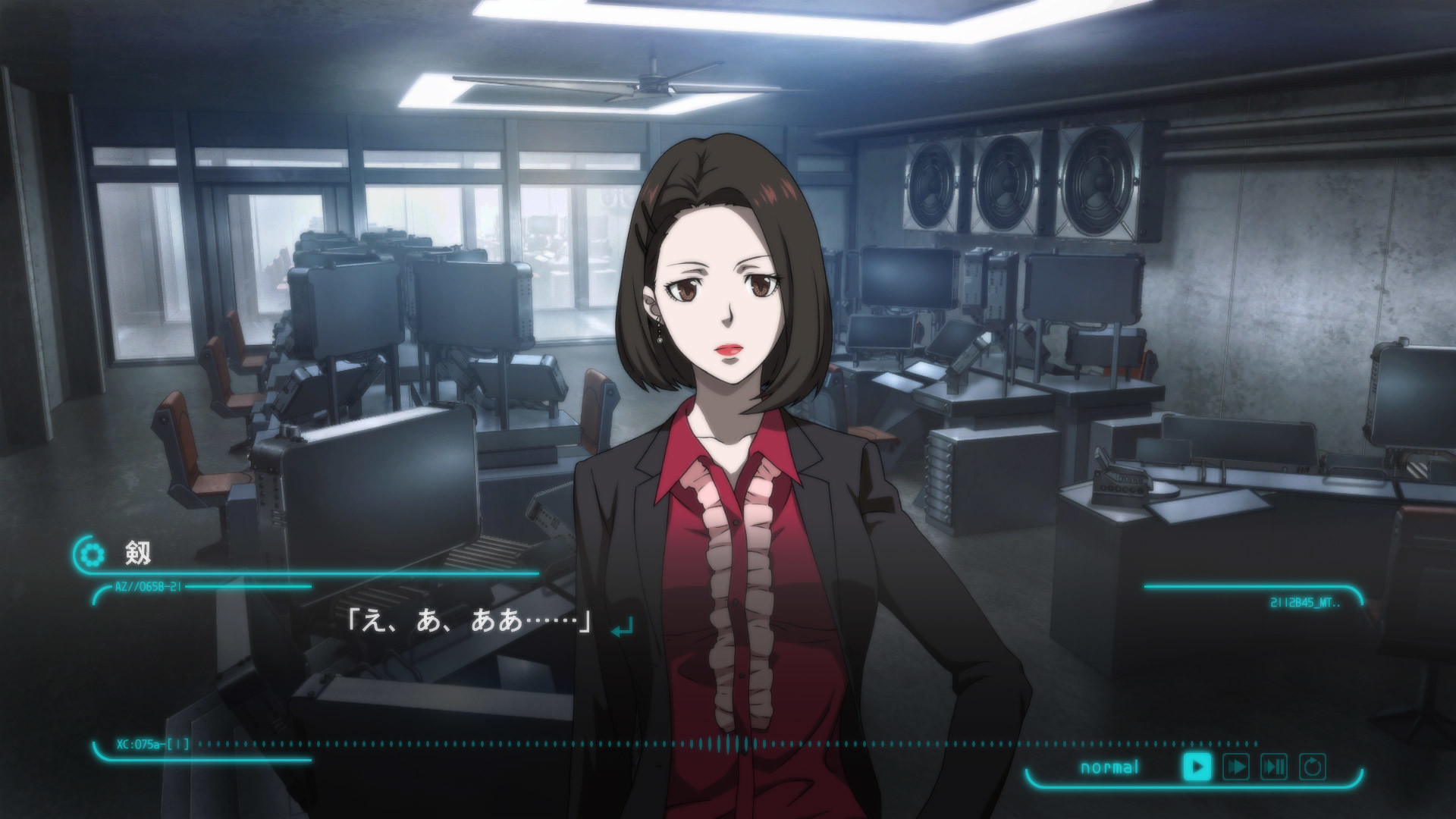This screenshot has height=819, width=1456.
Task: Toggle repeat playback with the loop icon
Action: coord(1312,767)
